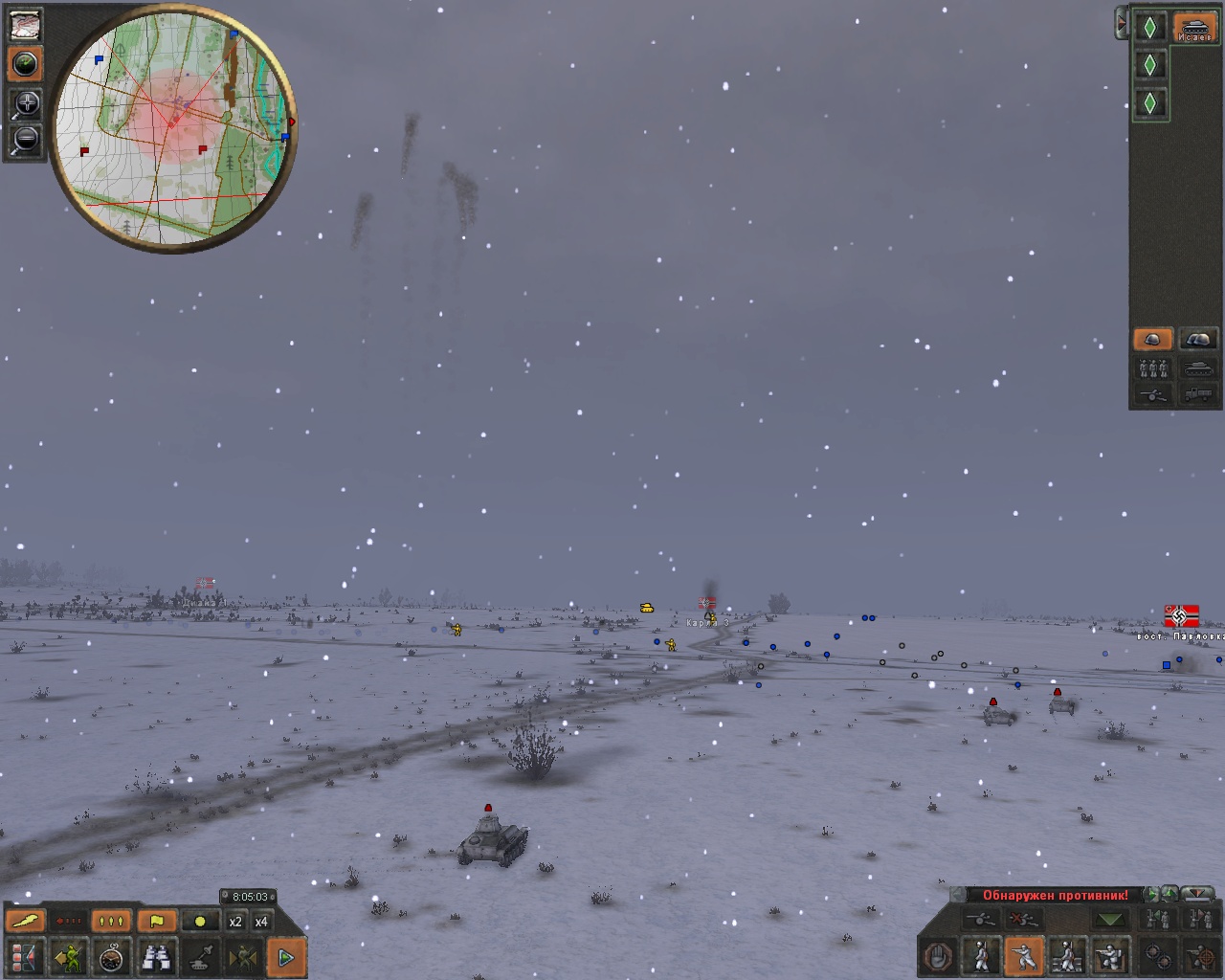Toggle the three yellow soldiers button
Image resolution: width=1225 pixels, height=980 pixels.
(111, 922)
